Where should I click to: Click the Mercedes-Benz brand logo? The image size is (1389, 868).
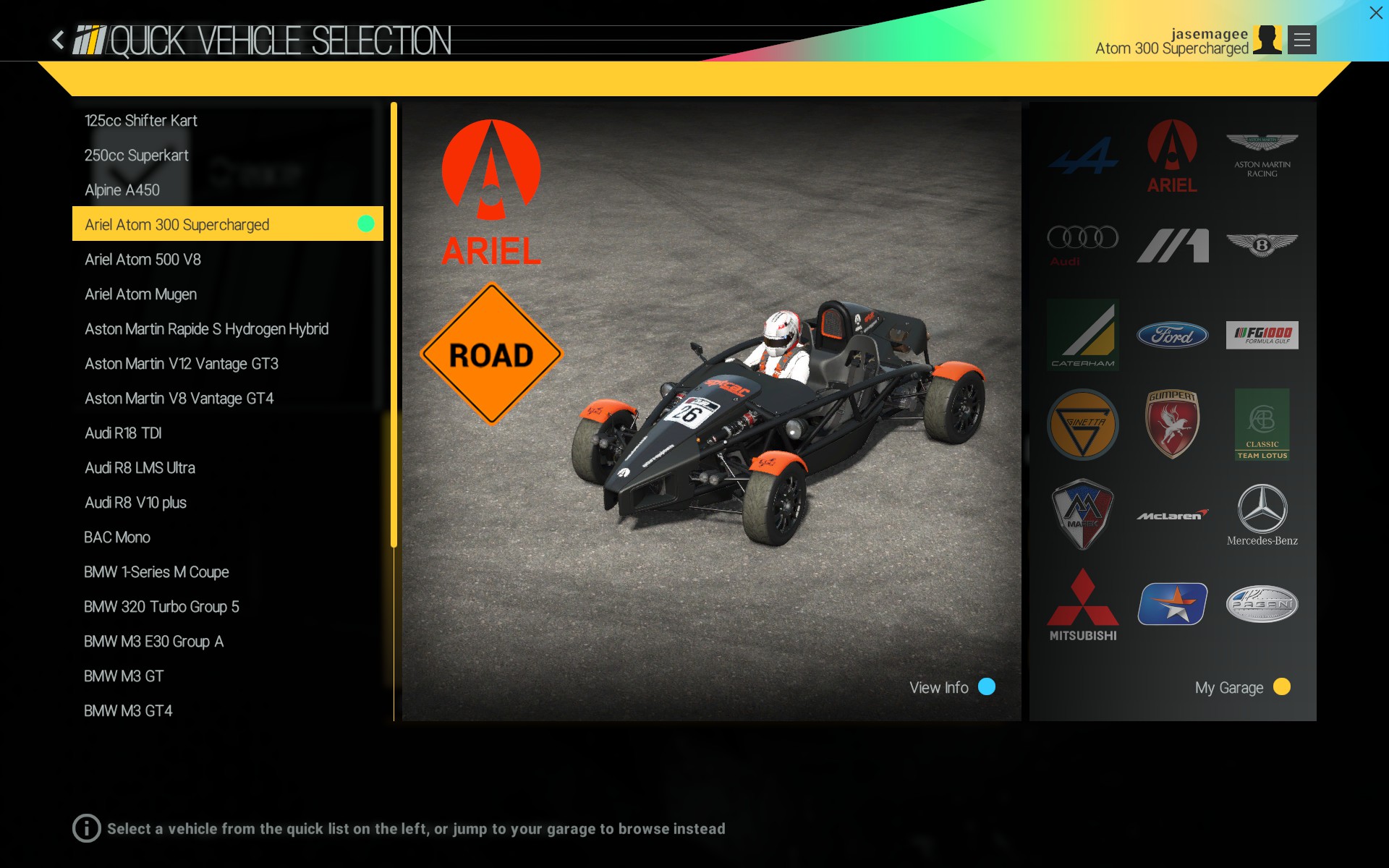(x=1262, y=515)
